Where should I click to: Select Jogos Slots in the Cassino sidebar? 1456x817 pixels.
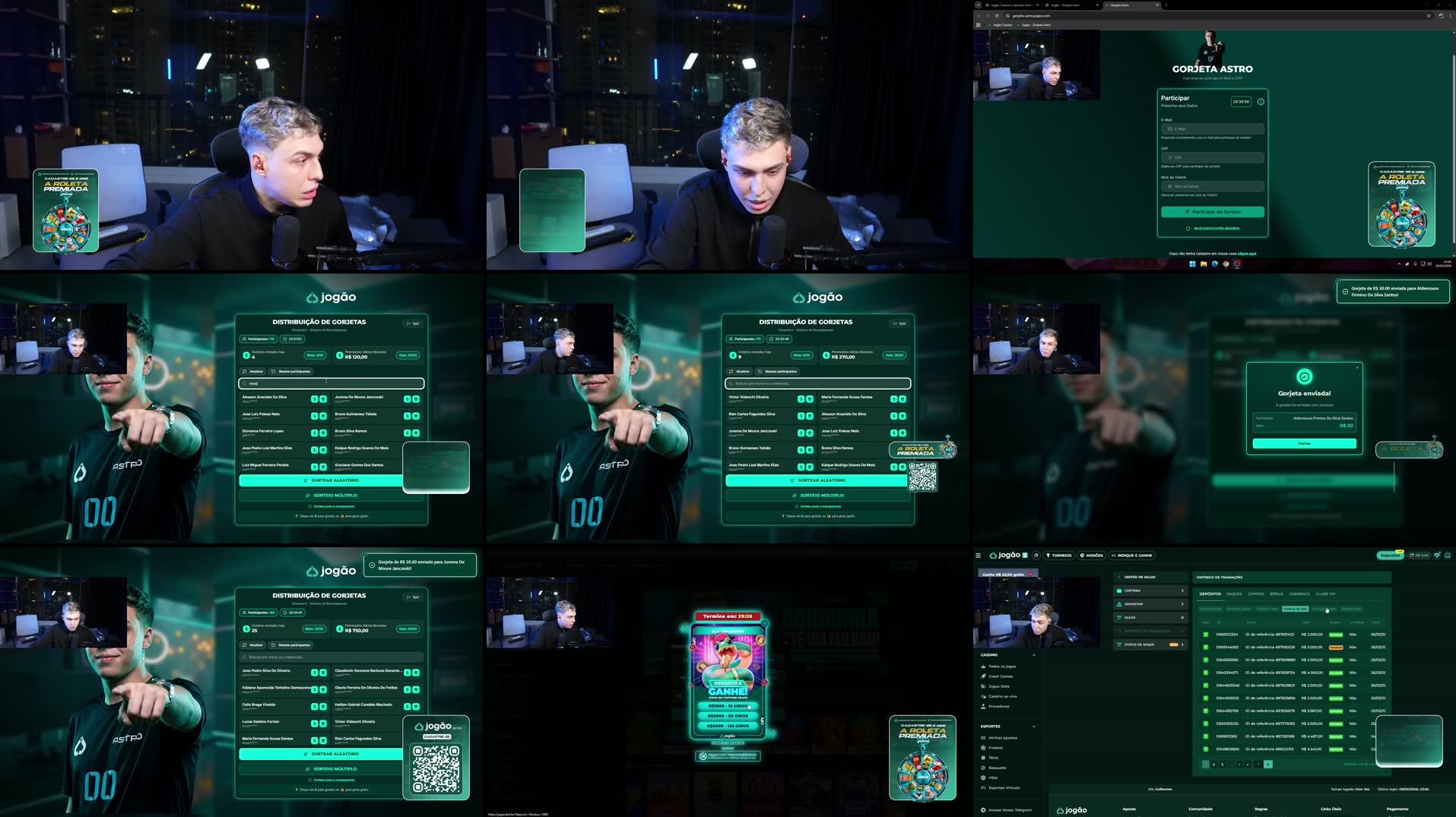[999, 686]
